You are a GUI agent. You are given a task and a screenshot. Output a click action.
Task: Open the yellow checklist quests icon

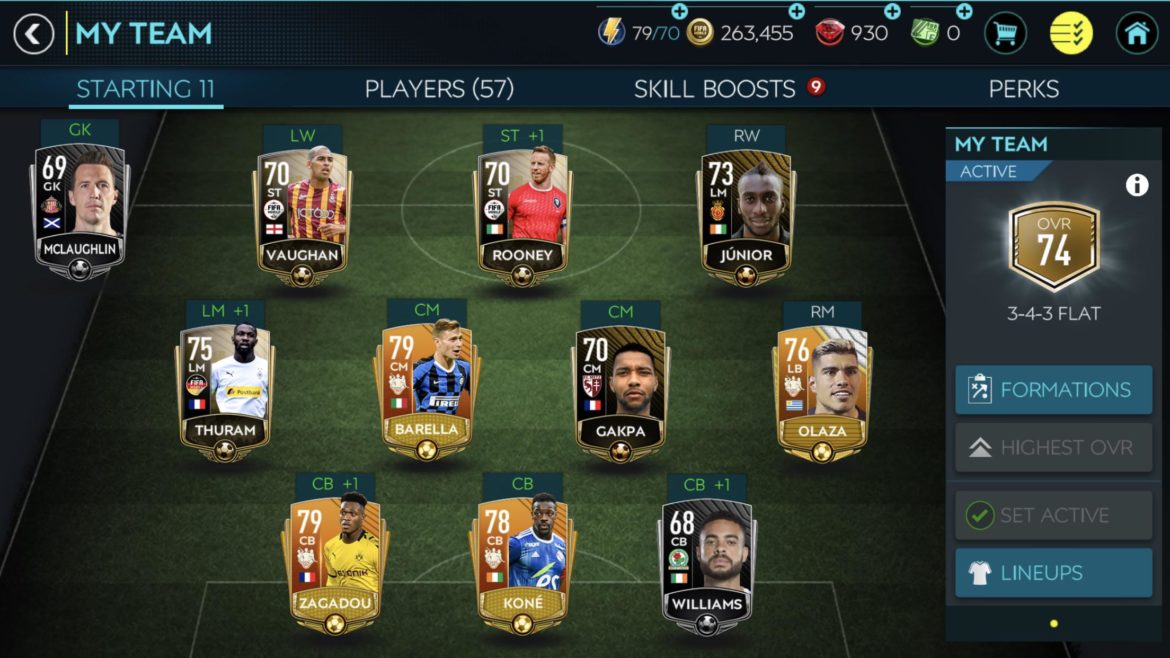(1071, 34)
